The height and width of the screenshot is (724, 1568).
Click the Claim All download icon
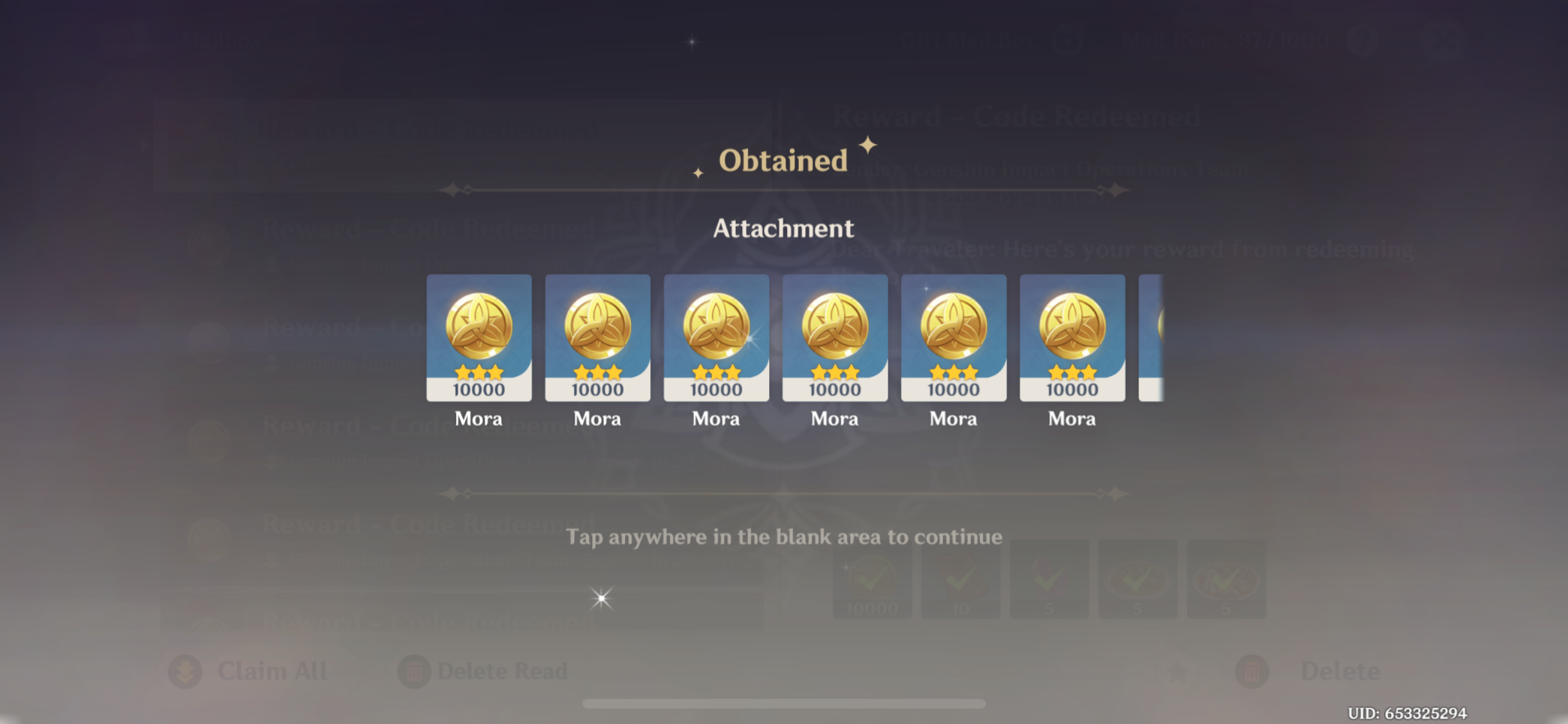[x=185, y=671]
